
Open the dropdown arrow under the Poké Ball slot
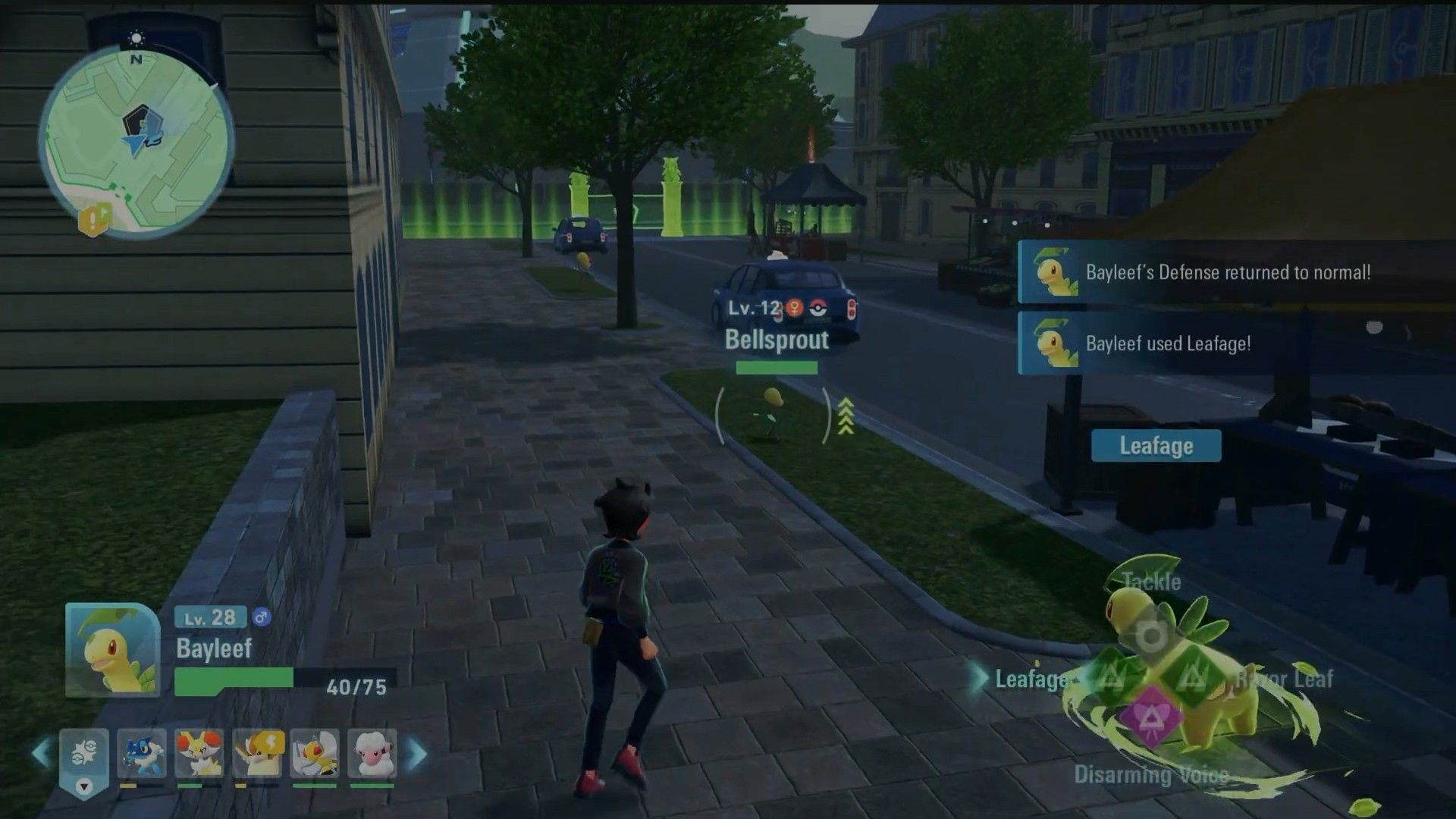(x=84, y=786)
